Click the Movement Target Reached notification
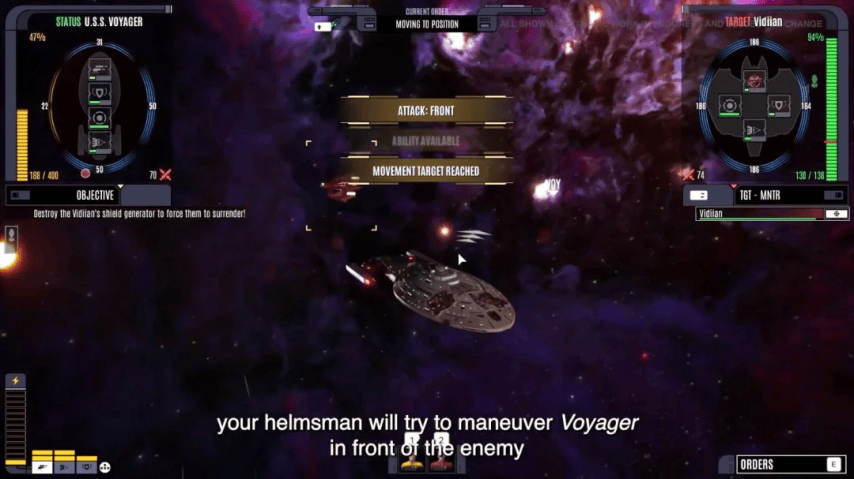 [426, 171]
